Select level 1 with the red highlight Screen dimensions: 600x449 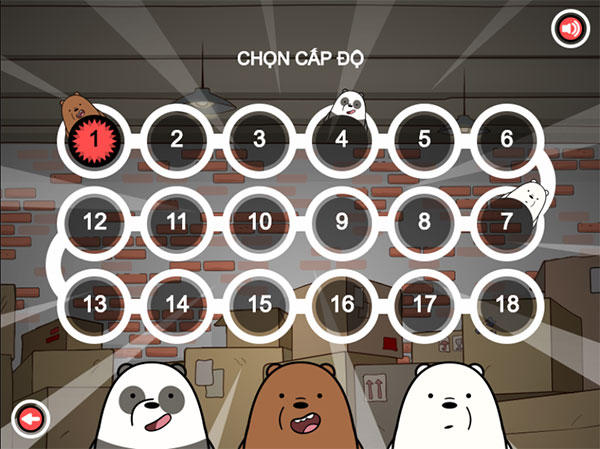tap(94, 139)
